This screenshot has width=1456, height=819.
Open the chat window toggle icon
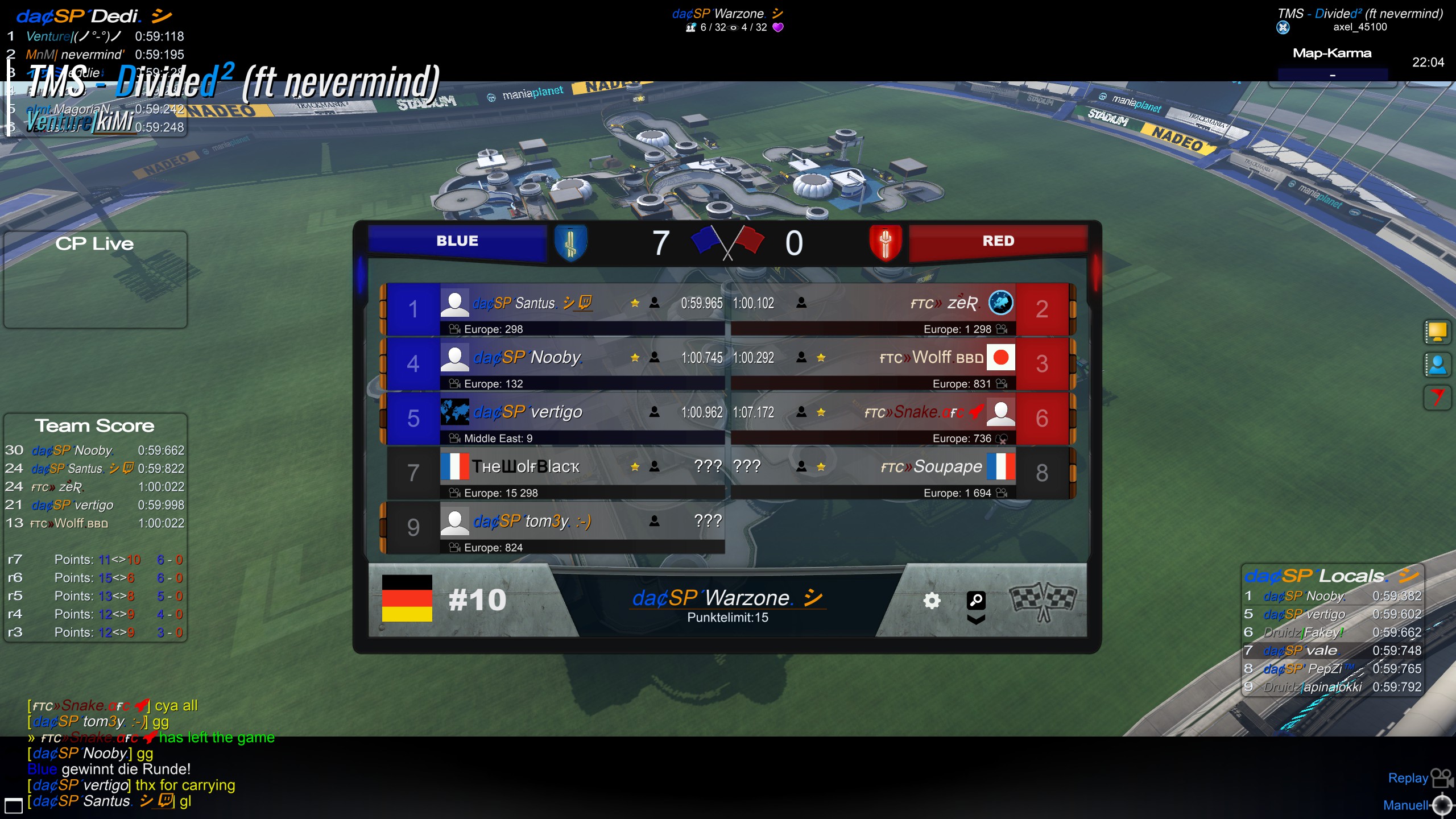[x=13, y=805]
